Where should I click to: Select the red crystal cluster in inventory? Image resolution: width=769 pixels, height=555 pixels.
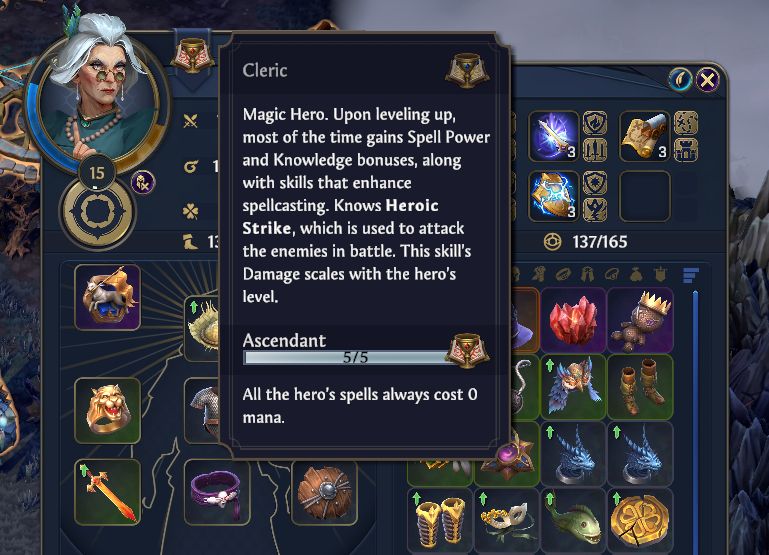[x=574, y=320]
